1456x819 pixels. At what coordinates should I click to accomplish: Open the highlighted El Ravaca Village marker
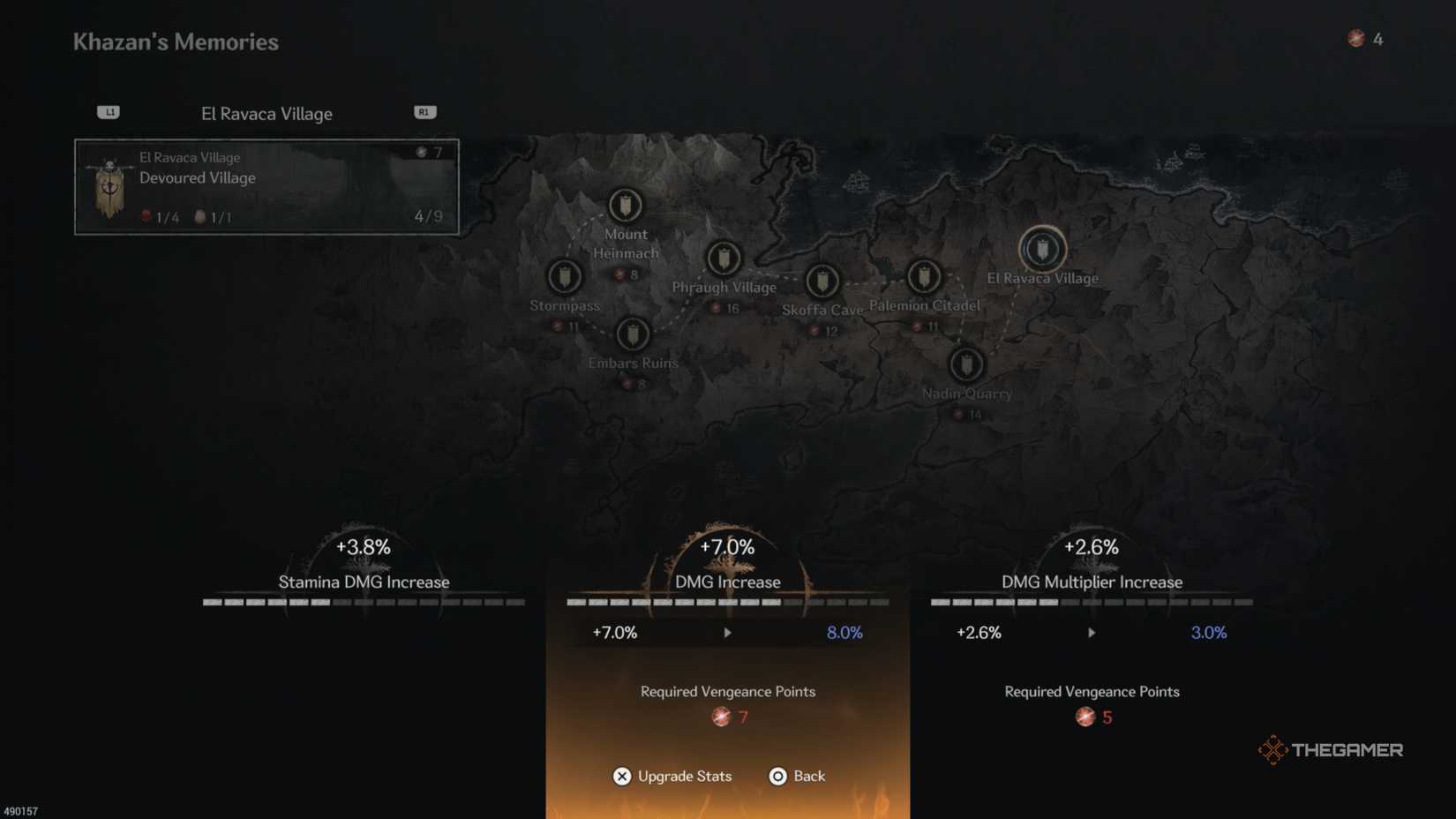click(x=1042, y=250)
